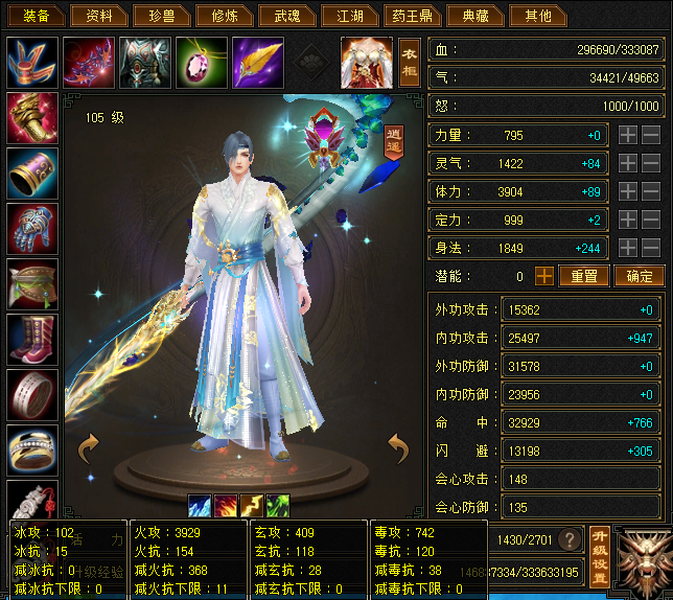Rotate character with the left arrow
The image size is (673, 600).
[88, 449]
